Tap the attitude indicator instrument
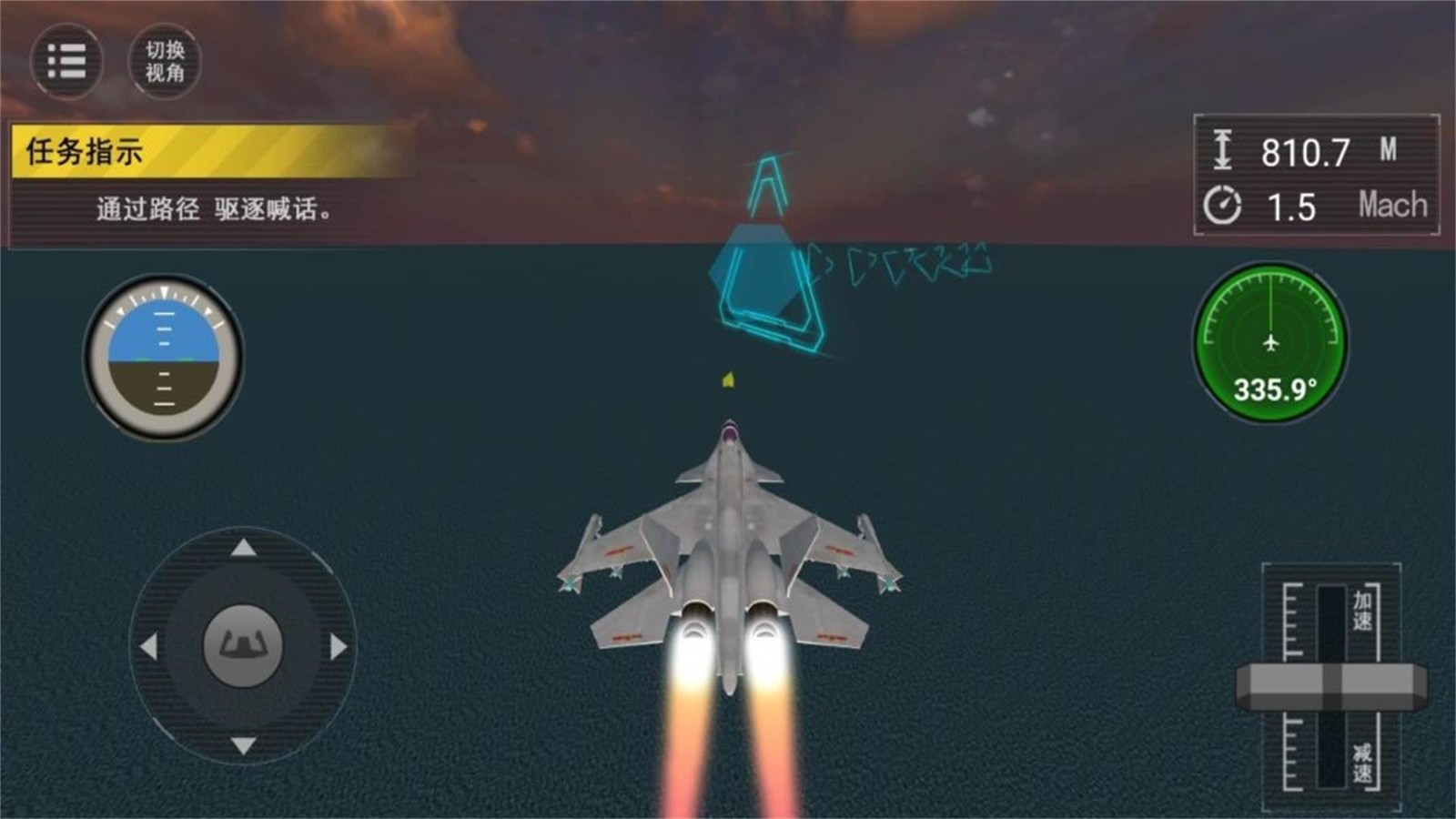Screen dimensions: 1456x819 (162, 355)
